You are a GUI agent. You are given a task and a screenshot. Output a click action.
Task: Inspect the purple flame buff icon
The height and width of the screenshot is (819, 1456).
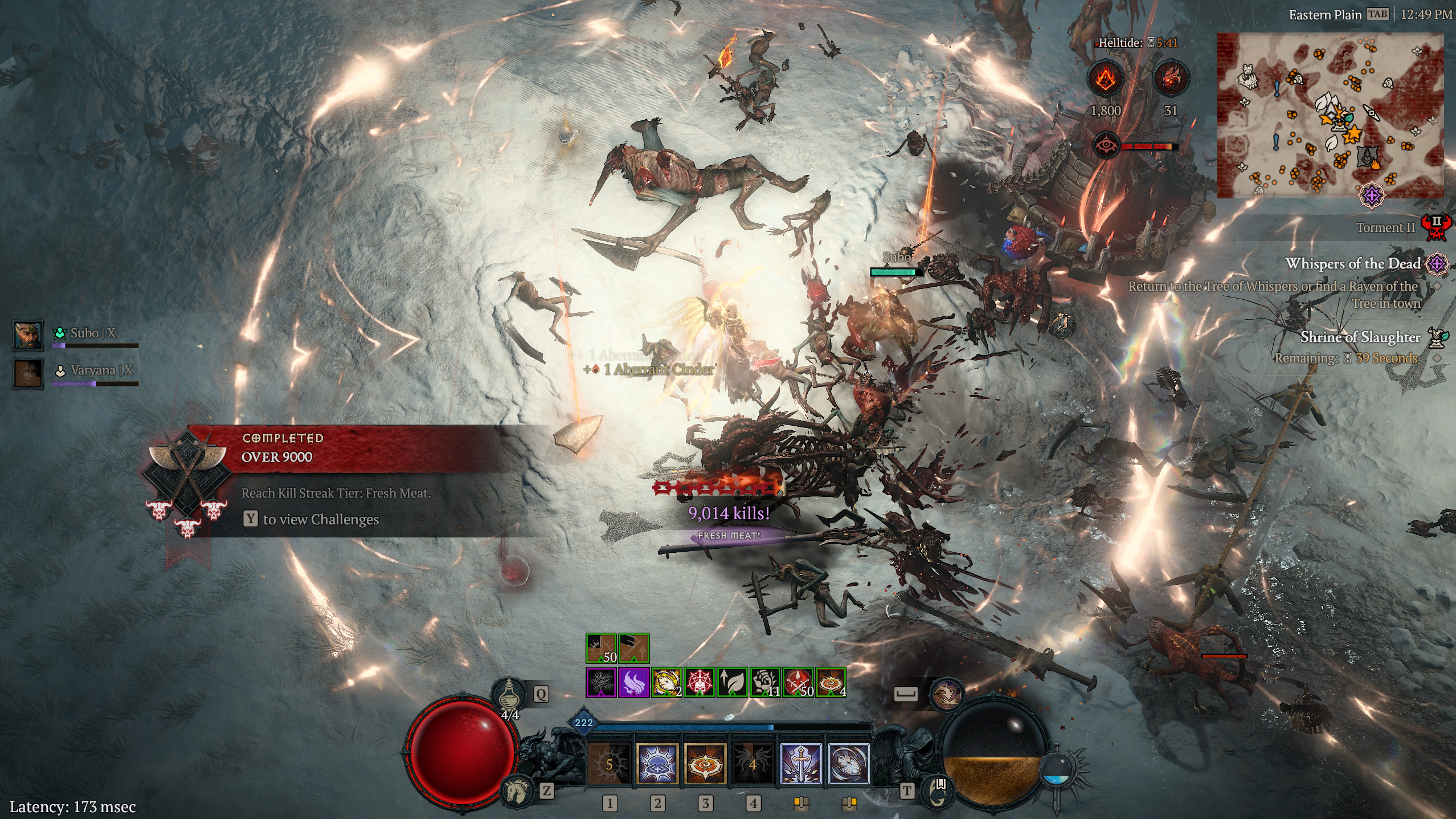[x=633, y=683]
